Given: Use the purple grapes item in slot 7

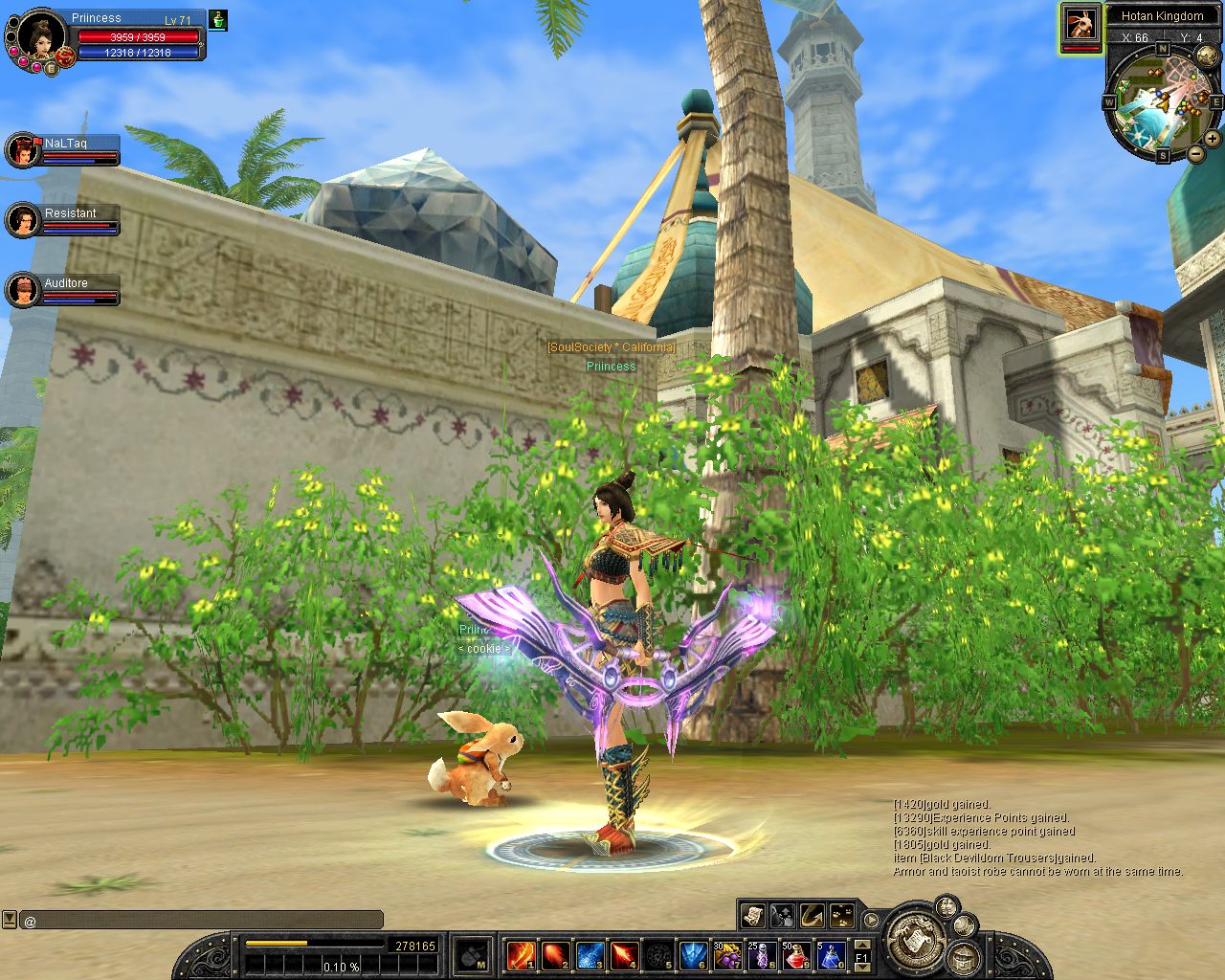Looking at the screenshot, I should [x=727, y=954].
